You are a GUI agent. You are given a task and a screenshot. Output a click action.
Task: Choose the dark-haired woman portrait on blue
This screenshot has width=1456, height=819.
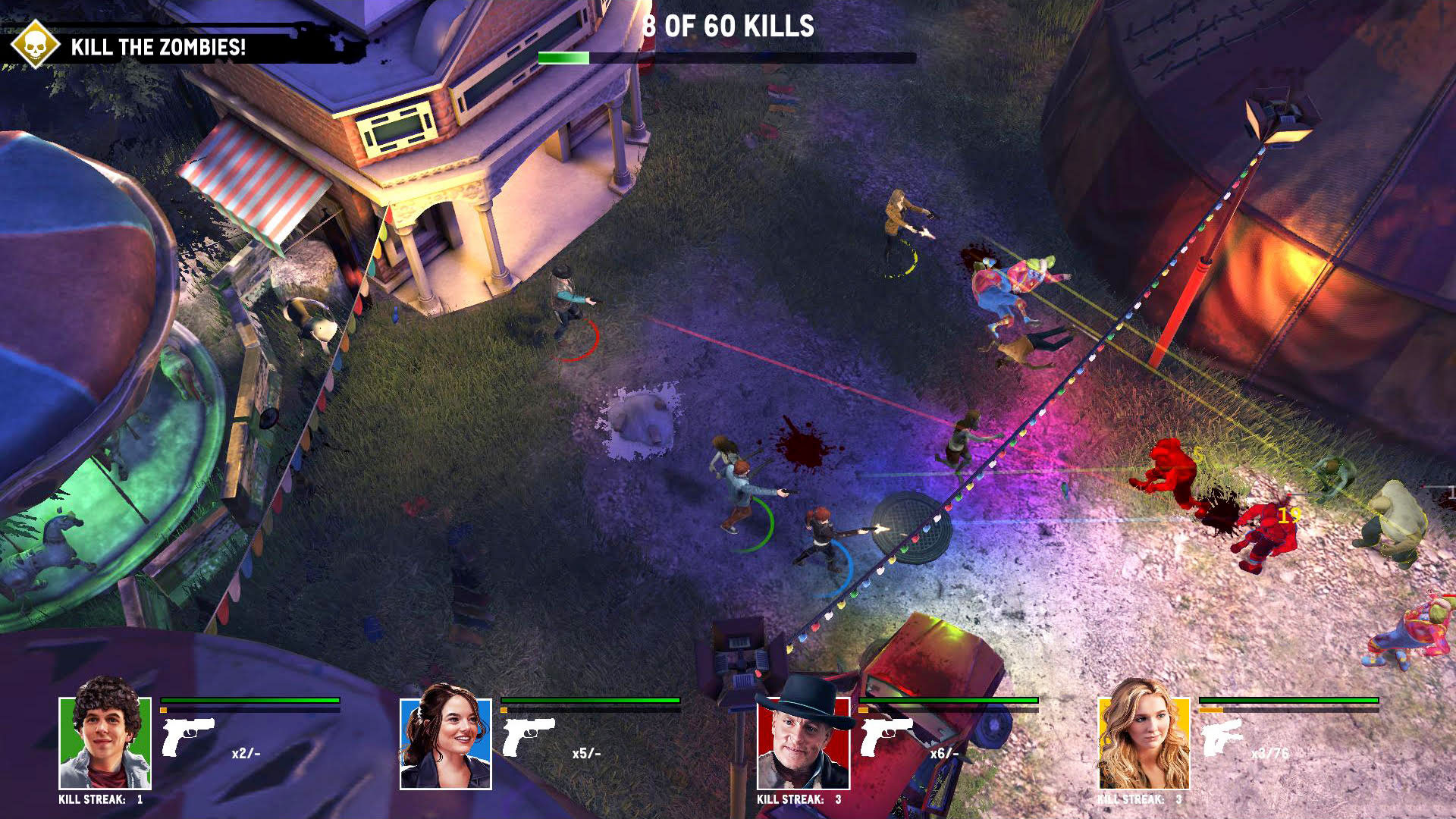point(446,743)
